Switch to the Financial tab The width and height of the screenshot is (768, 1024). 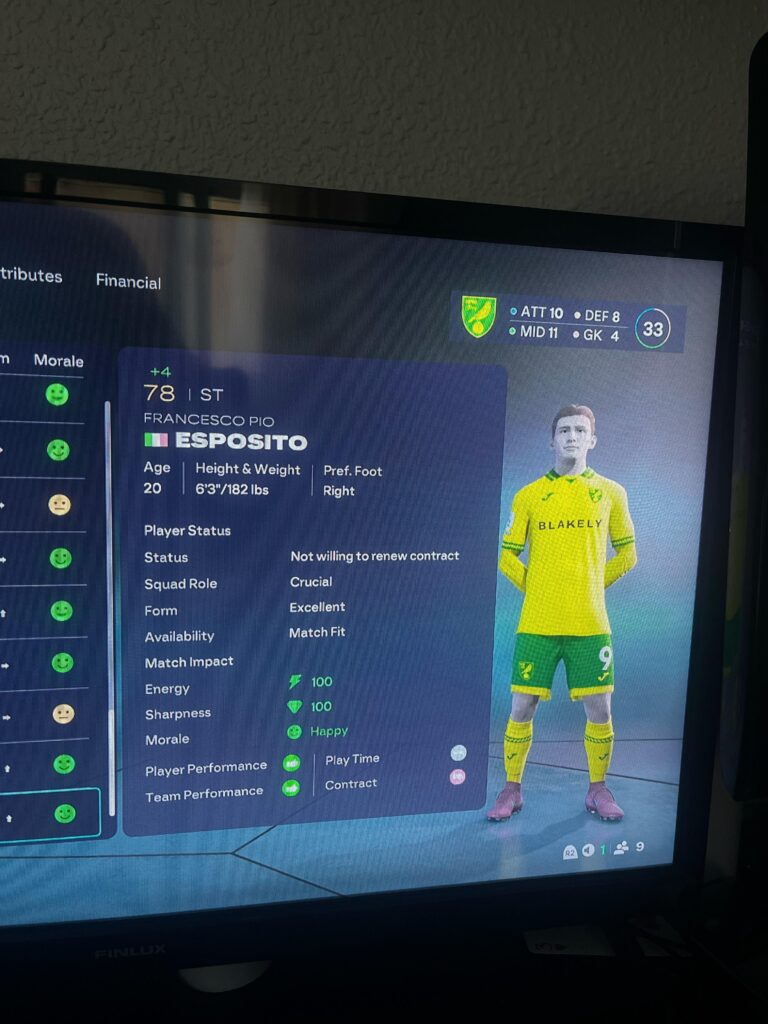[x=128, y=281]
